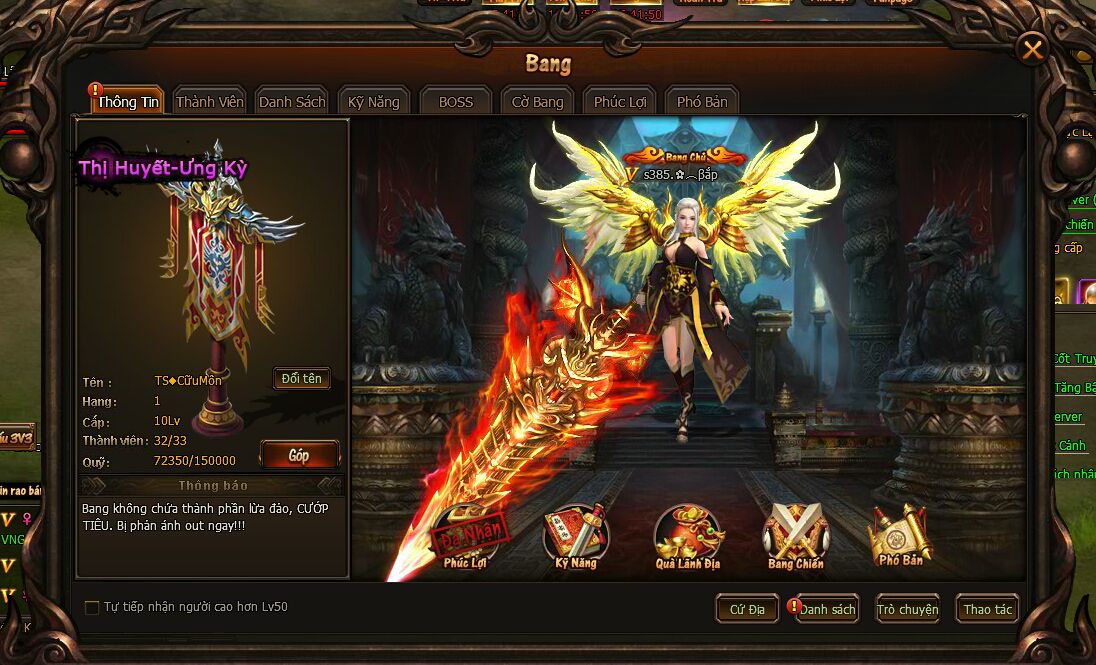1096x665 pixels.
Task: Select the Quà Lãnh Địa gift icon
Action: [688, 536]
